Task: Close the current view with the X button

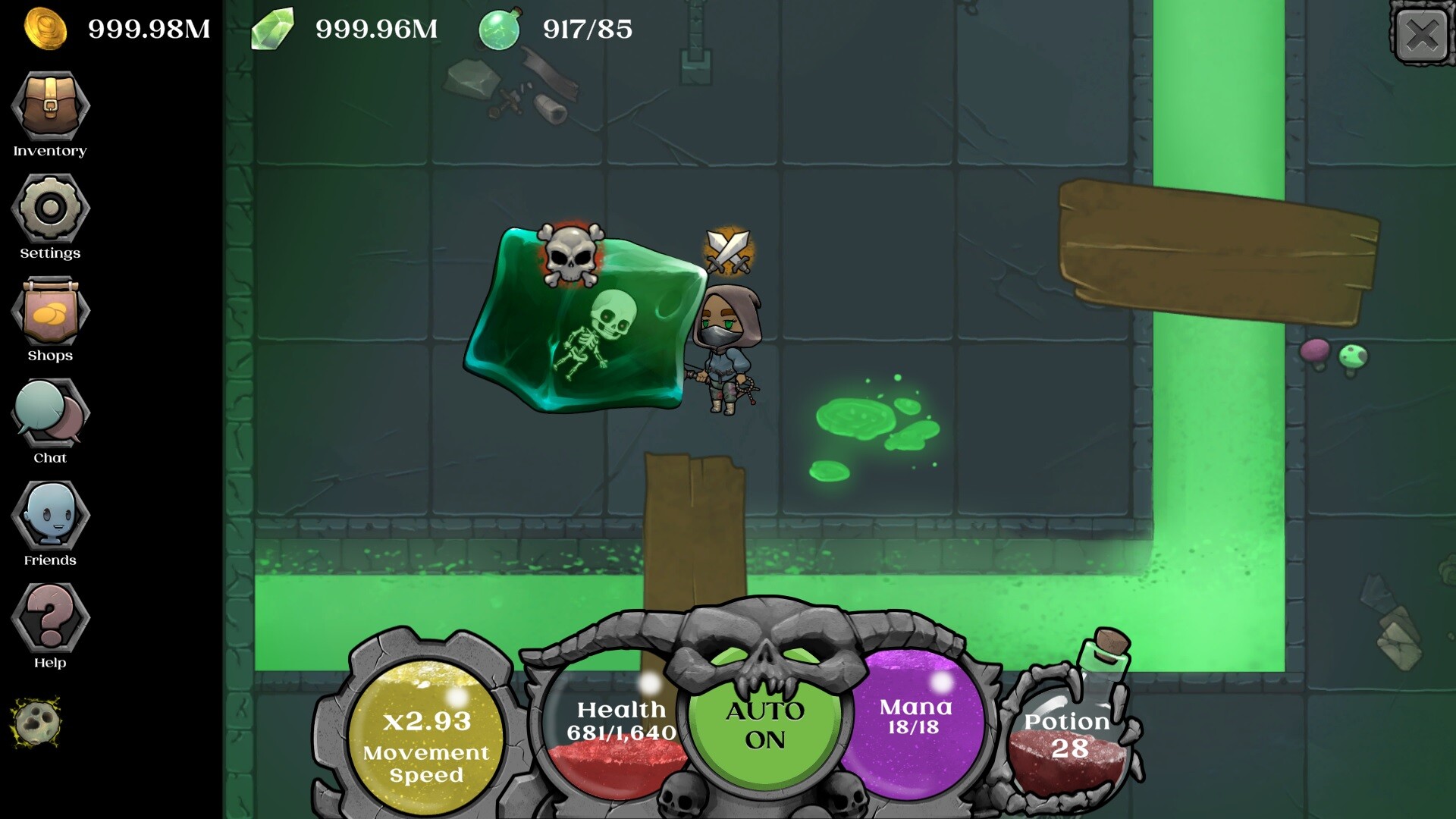Action: pos(1424,33)
